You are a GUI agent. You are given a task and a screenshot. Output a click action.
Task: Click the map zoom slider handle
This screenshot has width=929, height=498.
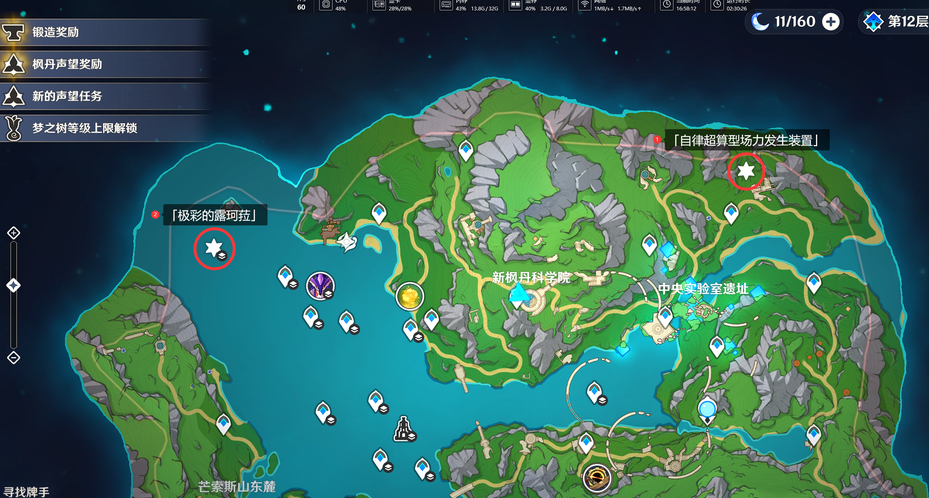14,285
